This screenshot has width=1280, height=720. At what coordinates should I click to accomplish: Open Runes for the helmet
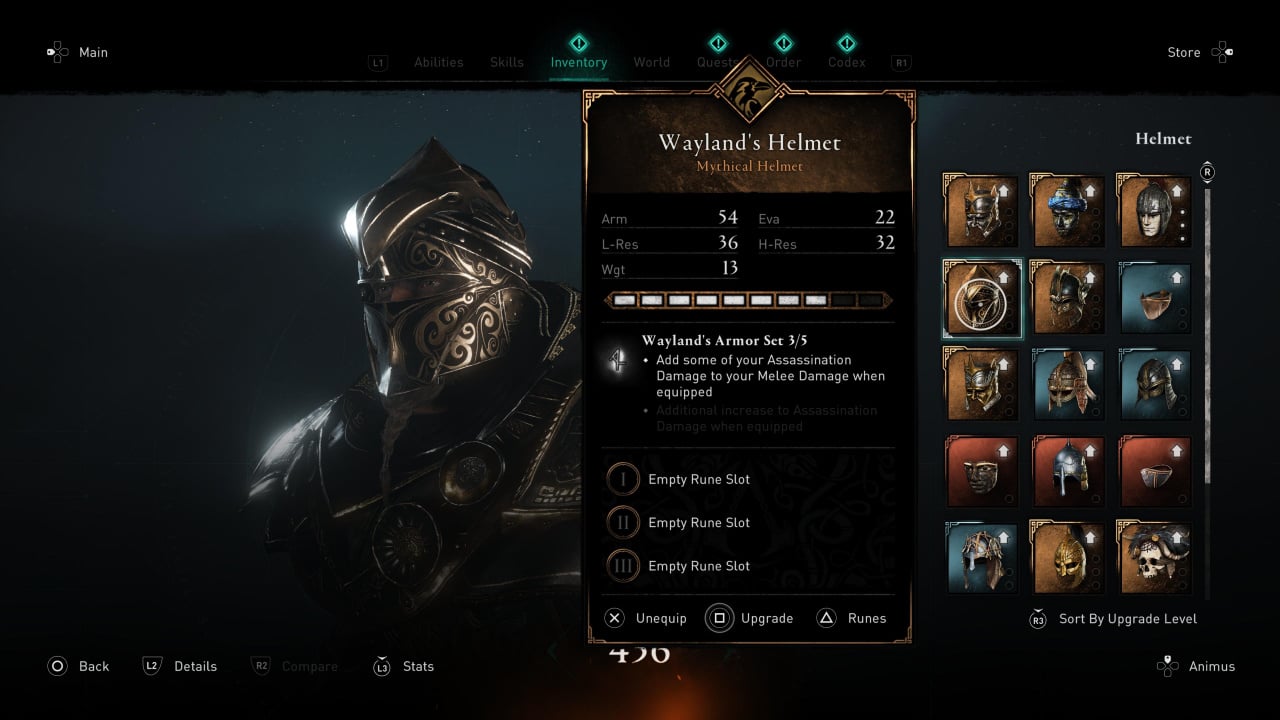coord(852,618)
